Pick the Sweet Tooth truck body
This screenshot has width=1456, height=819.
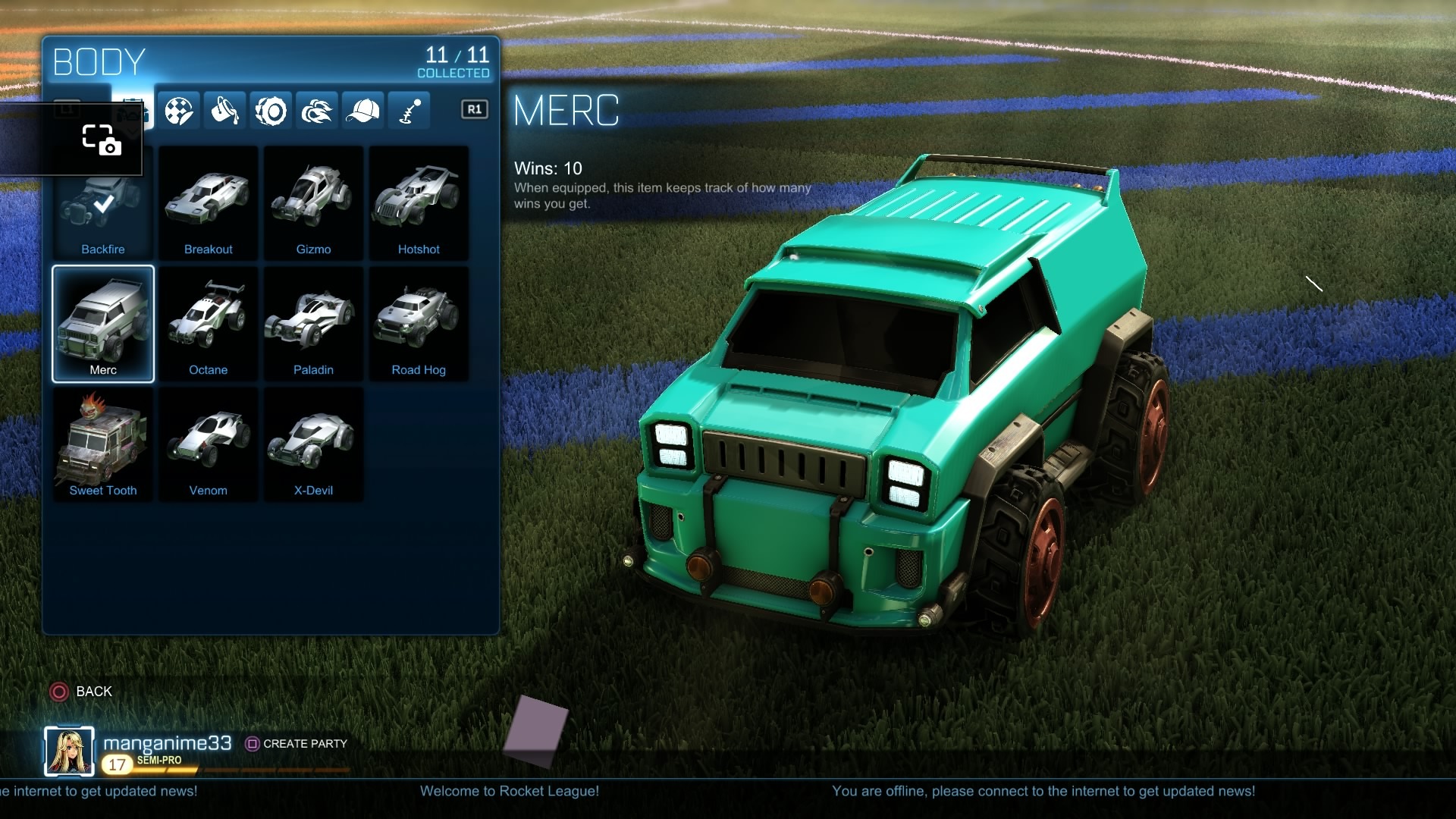(x=103, y=444)
